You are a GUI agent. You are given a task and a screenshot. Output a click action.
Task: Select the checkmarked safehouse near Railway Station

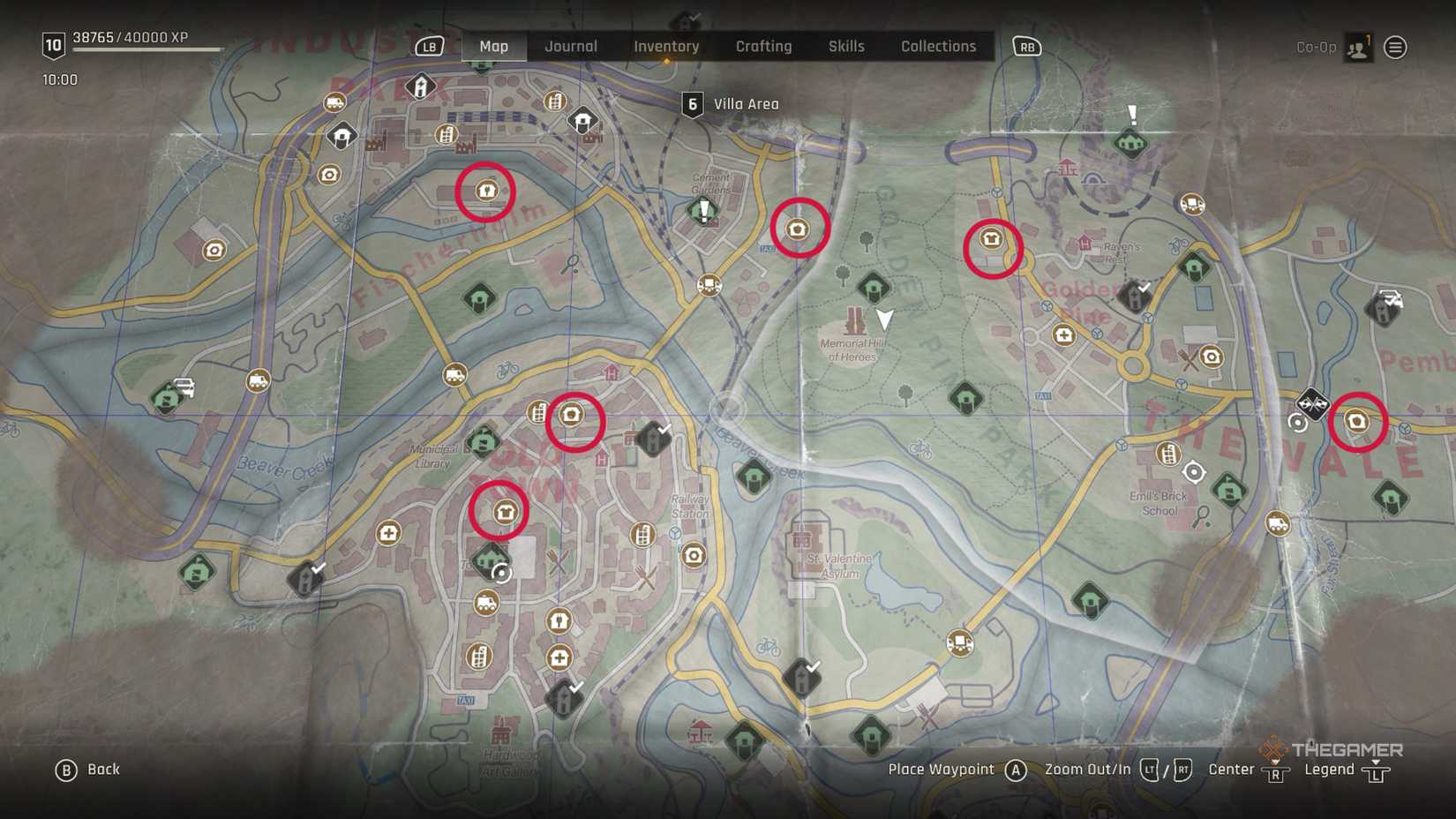(654, 437)
